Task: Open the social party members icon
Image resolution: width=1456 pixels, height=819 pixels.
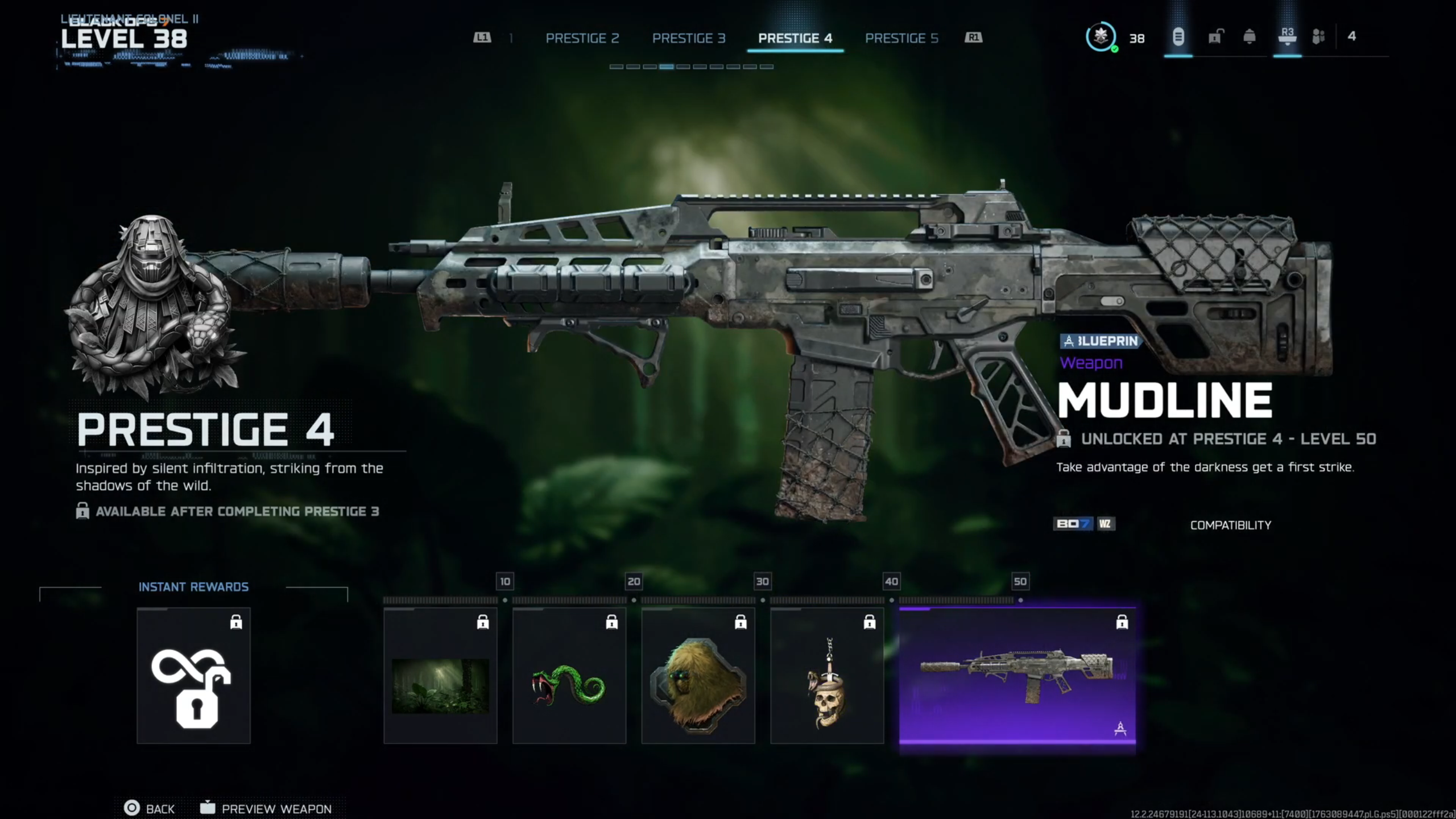Action: coord(1318,38)
